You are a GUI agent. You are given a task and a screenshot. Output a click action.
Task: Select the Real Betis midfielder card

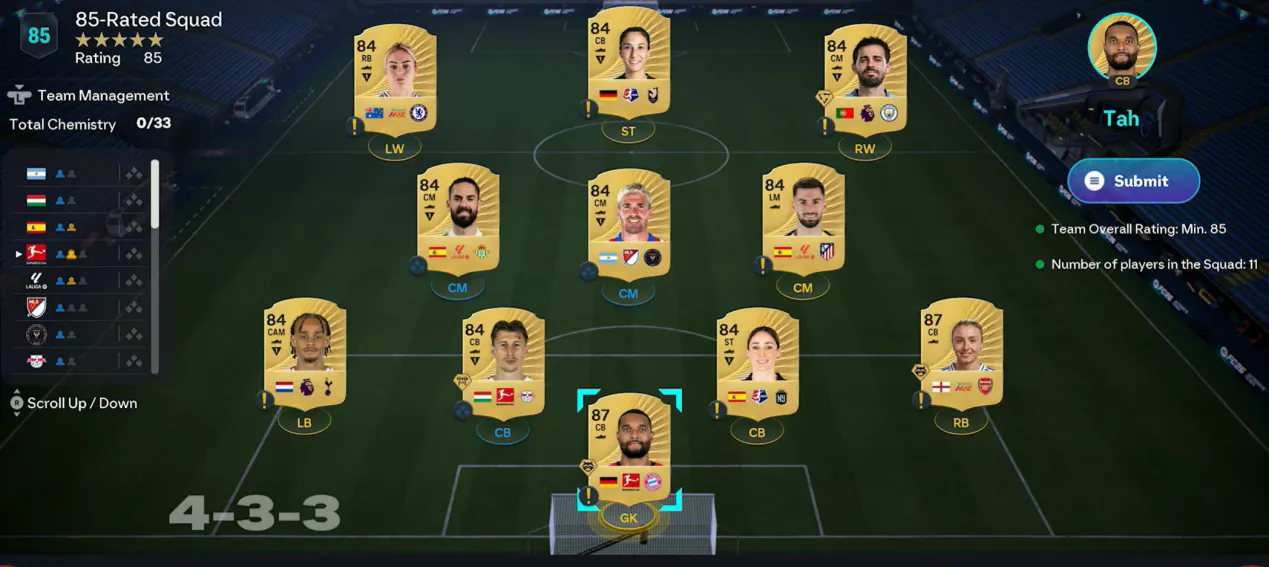pos(457,217)
